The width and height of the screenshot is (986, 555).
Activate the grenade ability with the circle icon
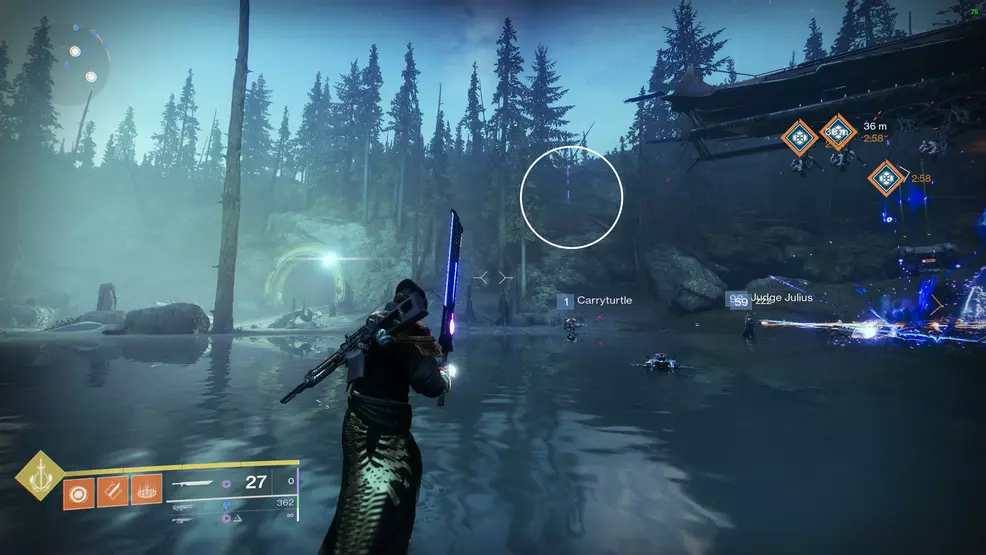coord(78,492)
